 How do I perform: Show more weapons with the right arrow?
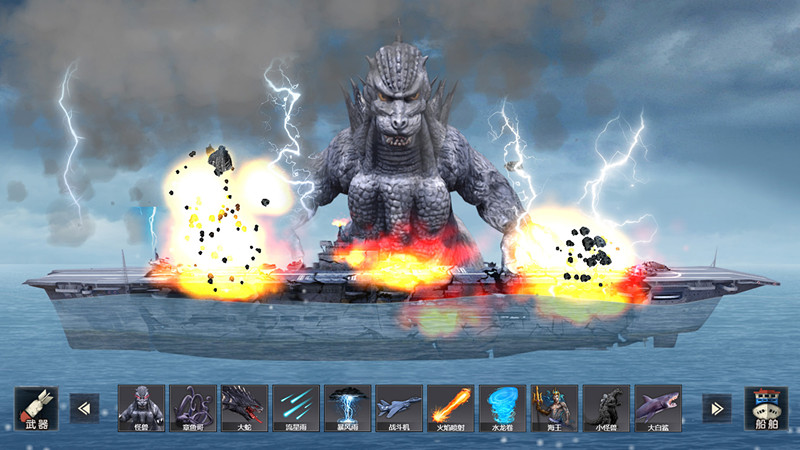click(x=716, y=408)
